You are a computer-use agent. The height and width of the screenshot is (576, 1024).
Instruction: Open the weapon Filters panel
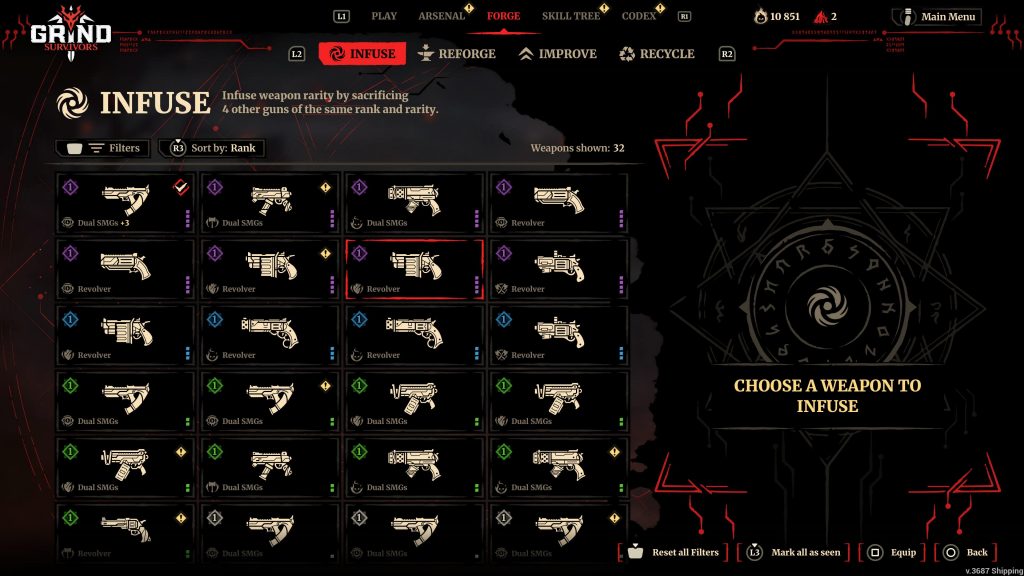click(x=103, y=148)
